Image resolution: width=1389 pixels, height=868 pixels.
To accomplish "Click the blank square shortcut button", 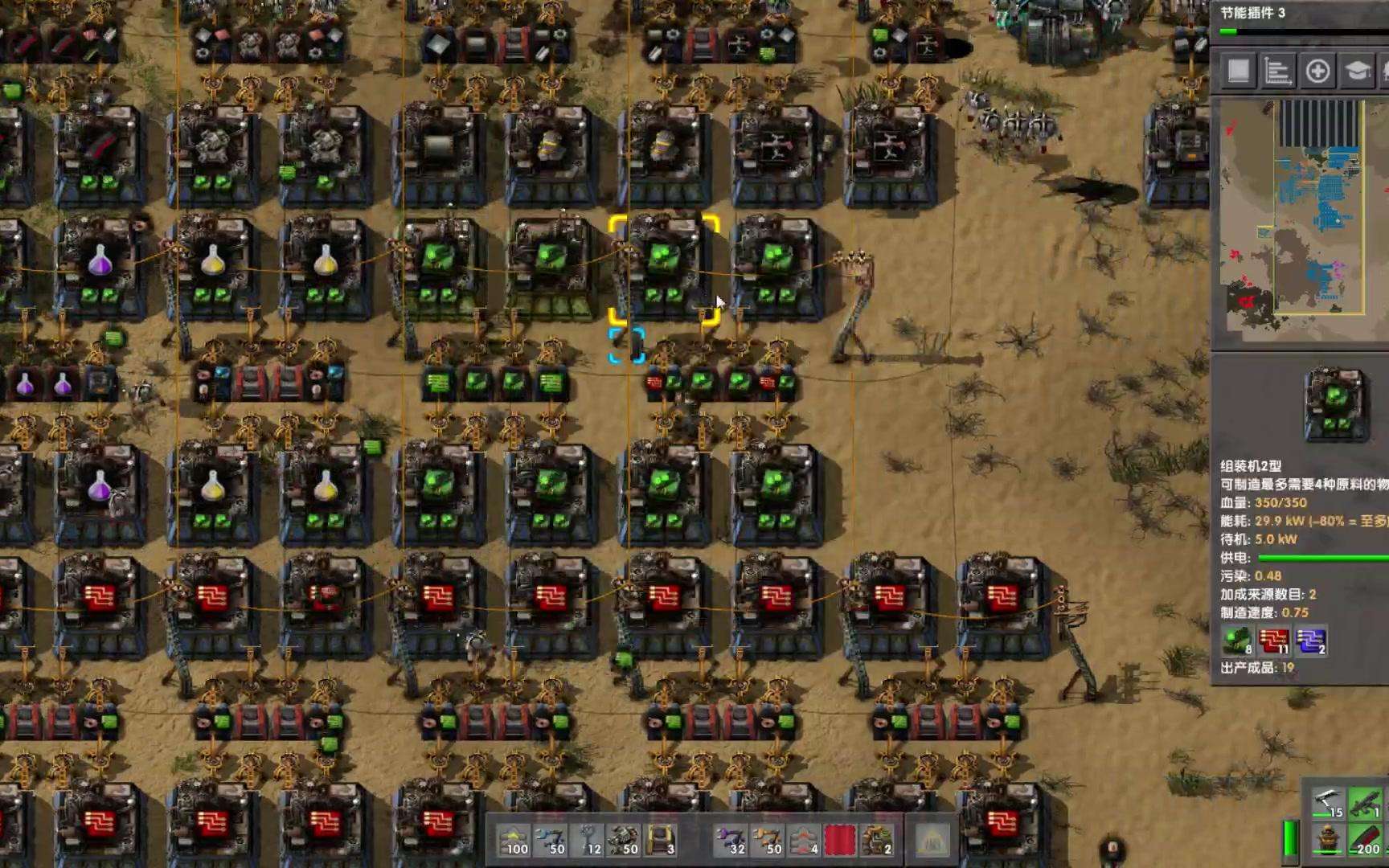I will pyautogui.click(x=1238, y=72).
